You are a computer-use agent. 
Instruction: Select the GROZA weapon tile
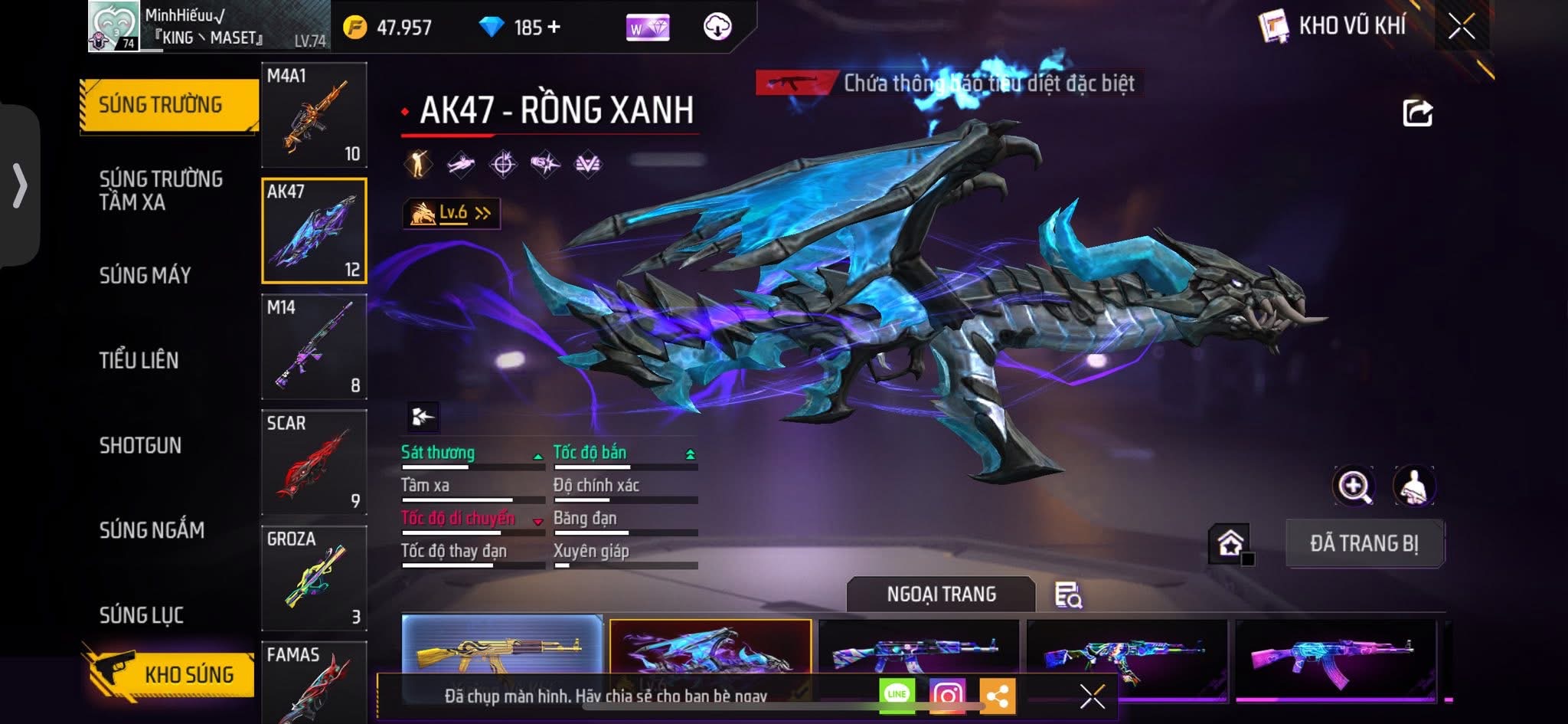(x=314, y=578)
